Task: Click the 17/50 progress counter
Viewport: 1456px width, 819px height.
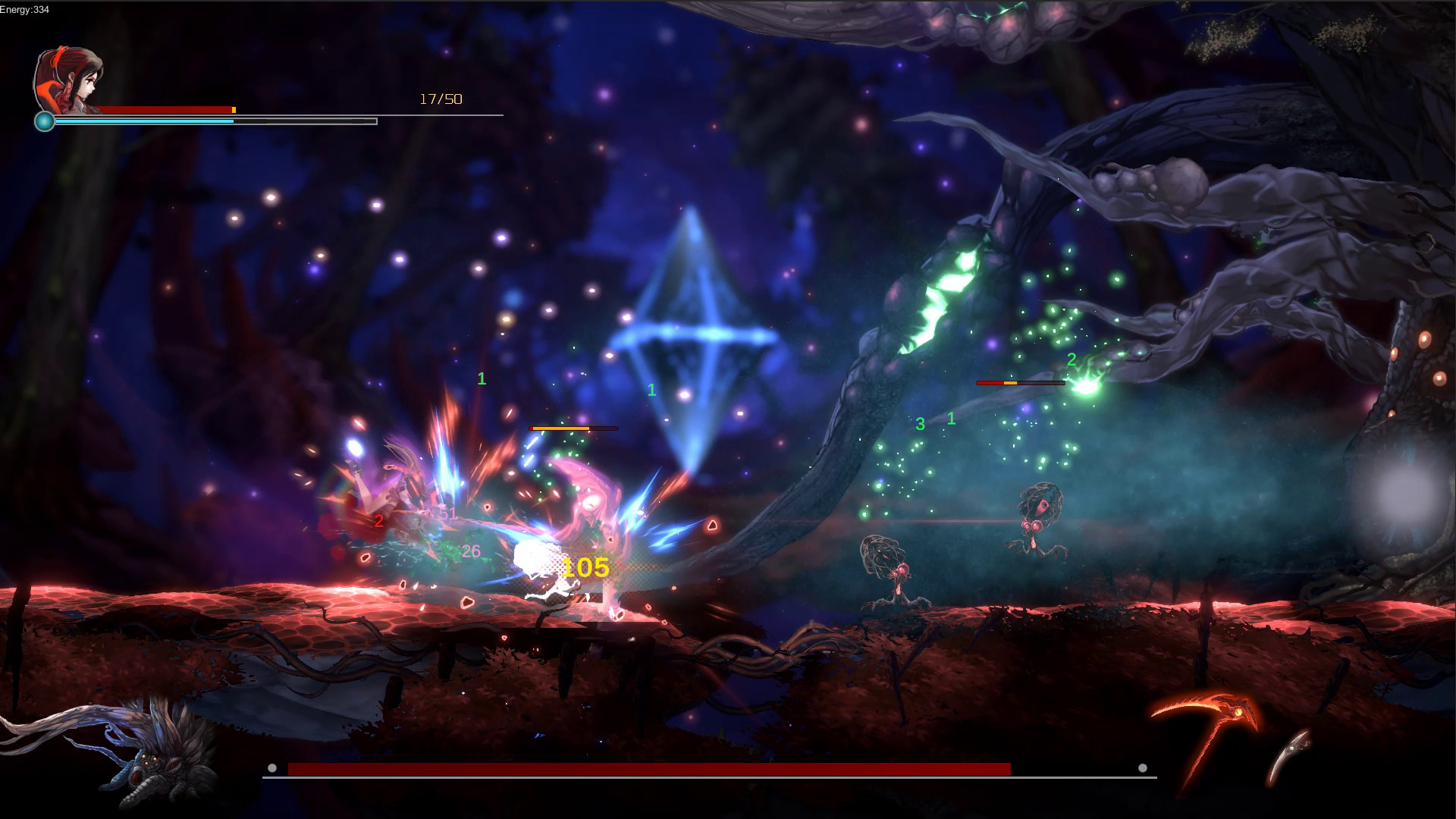Action: [441, 98]
